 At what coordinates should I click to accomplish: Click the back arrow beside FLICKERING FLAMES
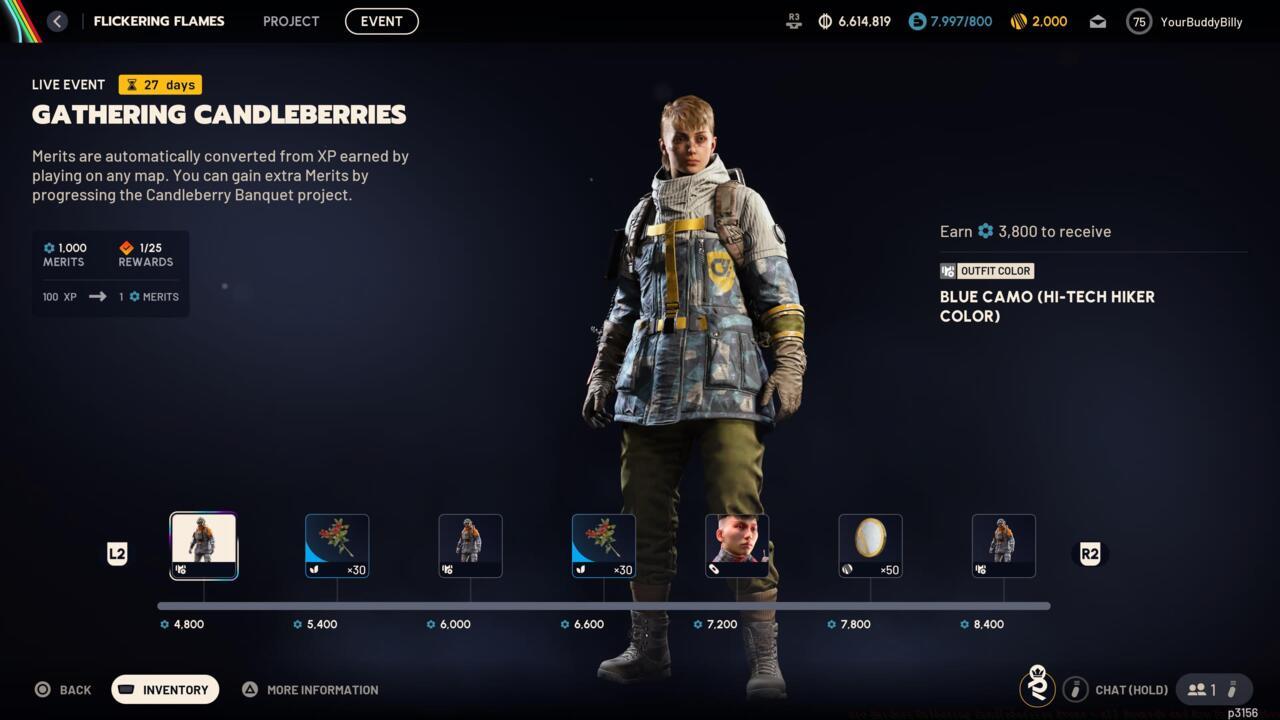coord(57,21)
